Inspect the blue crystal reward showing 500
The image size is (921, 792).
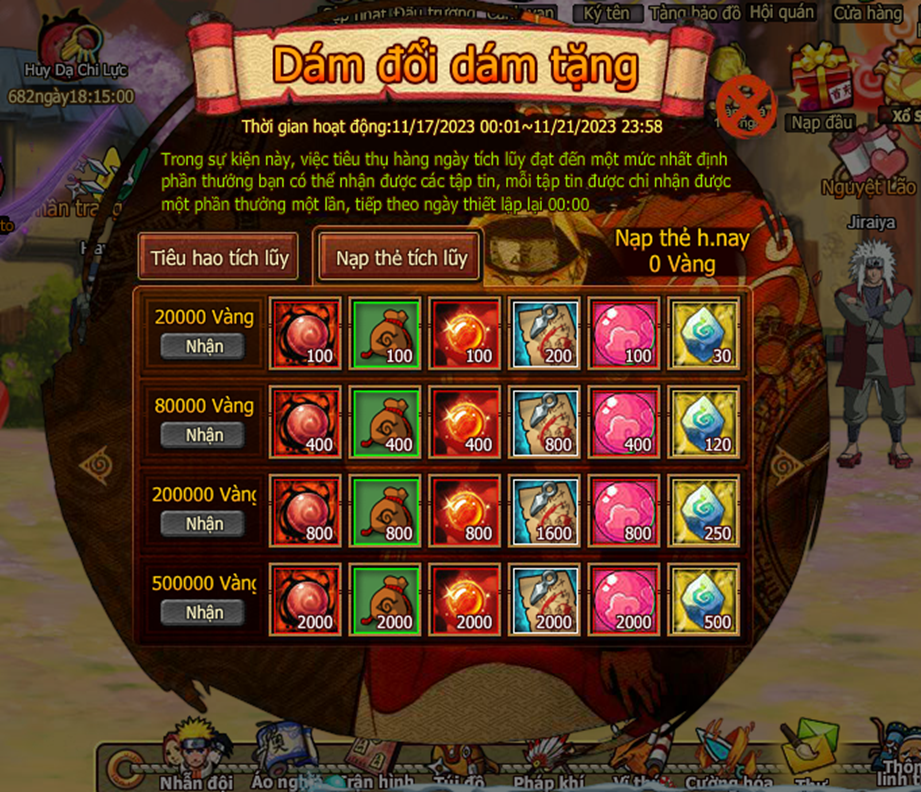click(703, 600)
